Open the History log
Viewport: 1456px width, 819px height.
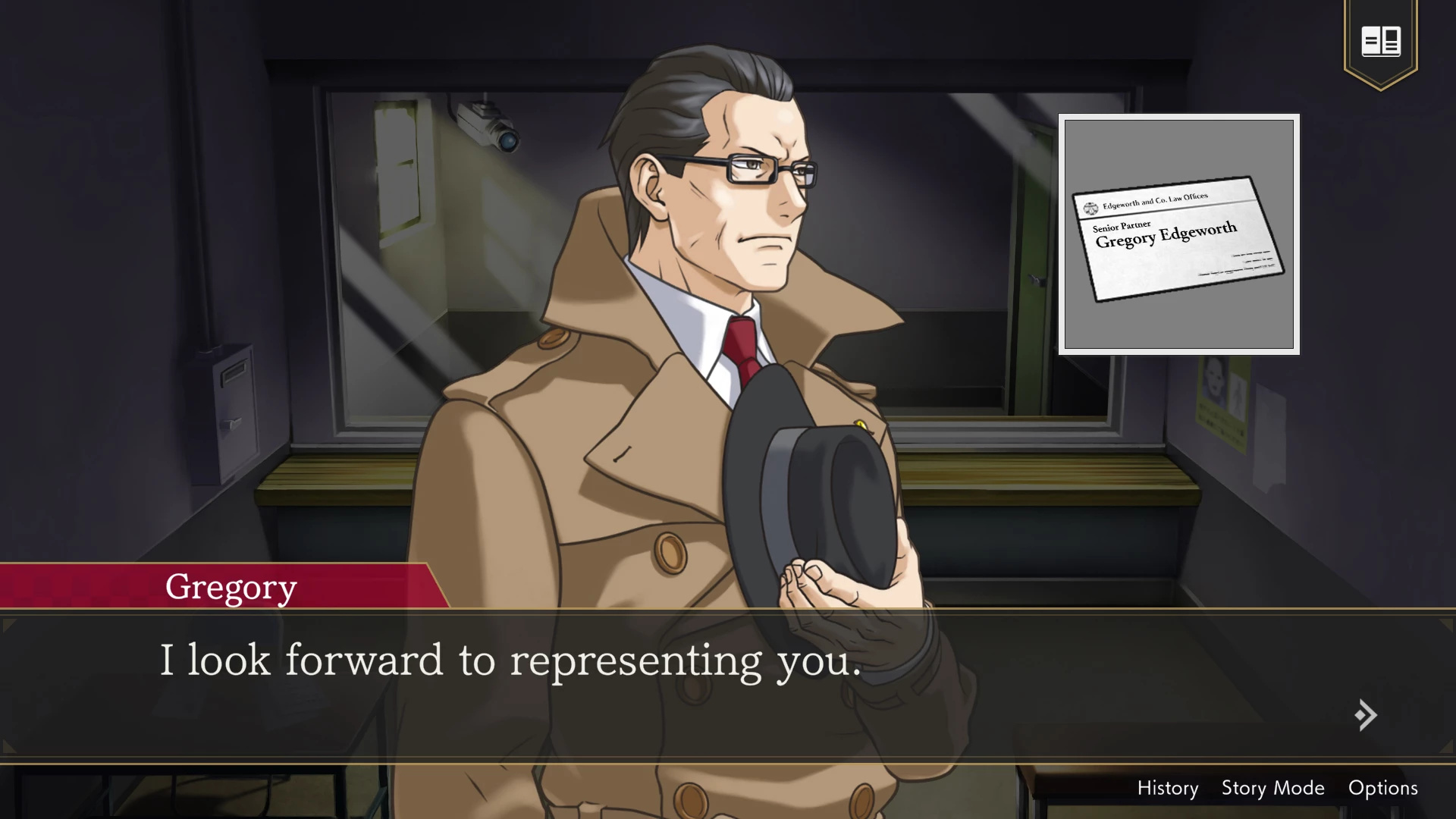point(1167,788)
